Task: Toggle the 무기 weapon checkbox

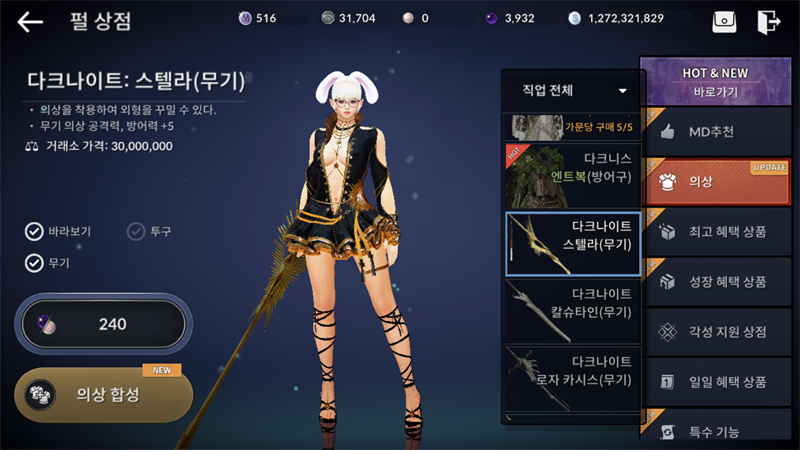Action: point(35,264)
